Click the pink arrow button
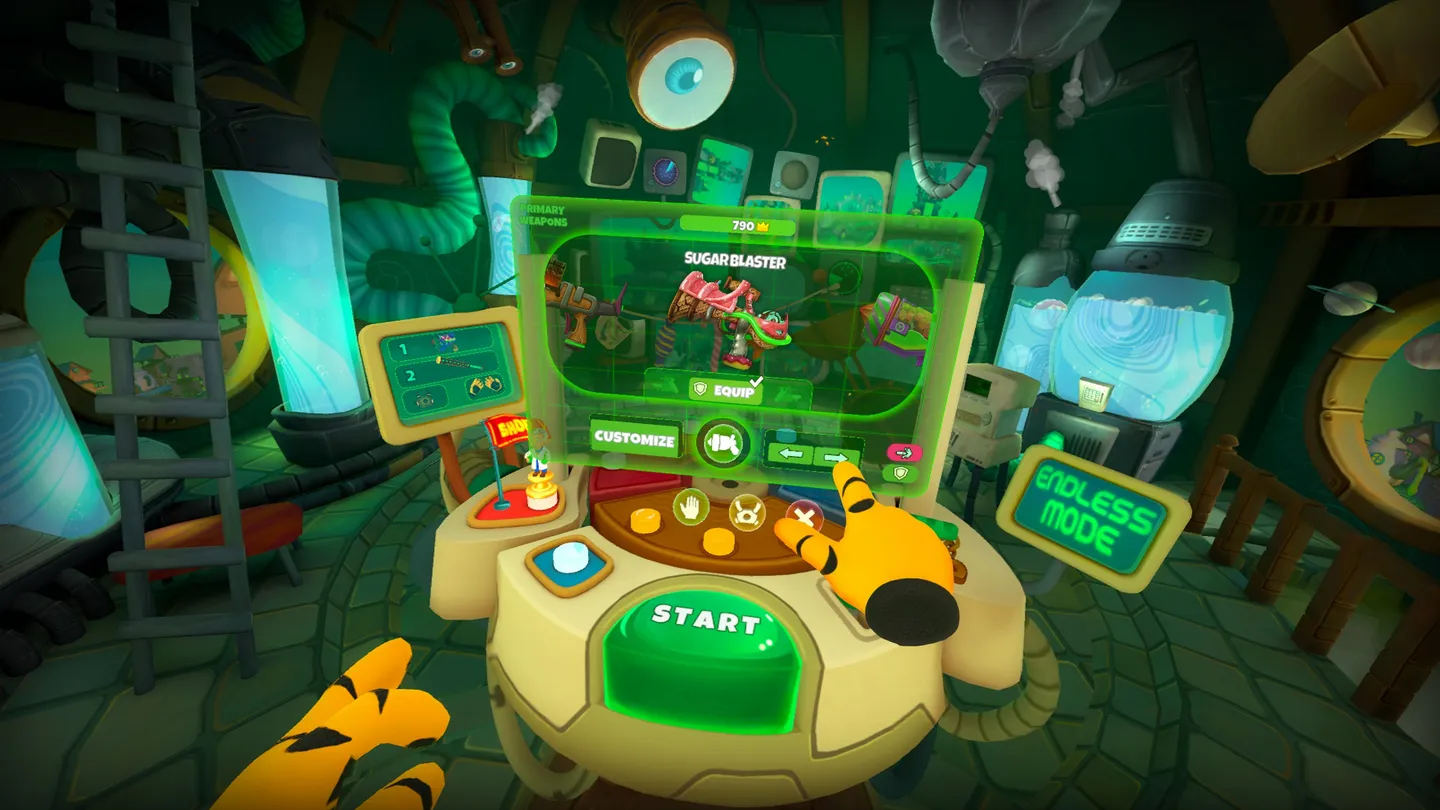Viewport: 1440px width, 810px height. point(904,452)
